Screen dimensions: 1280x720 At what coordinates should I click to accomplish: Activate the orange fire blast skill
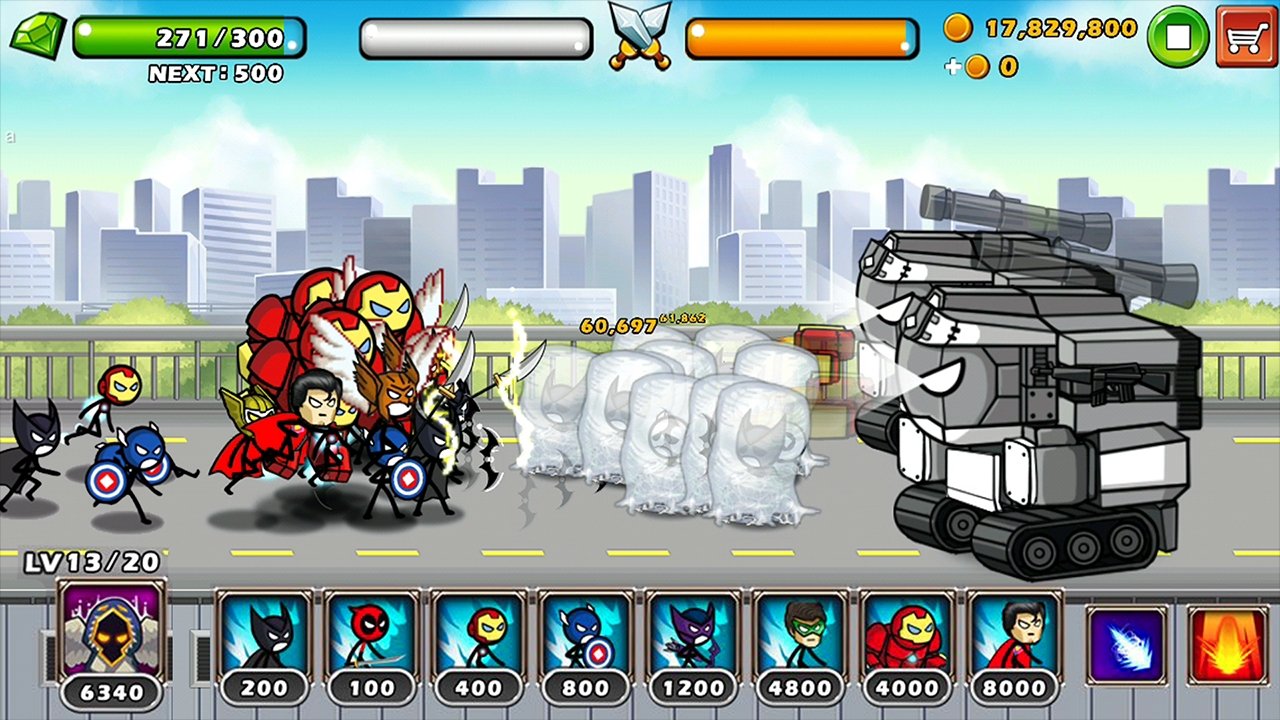point(1228,646)
